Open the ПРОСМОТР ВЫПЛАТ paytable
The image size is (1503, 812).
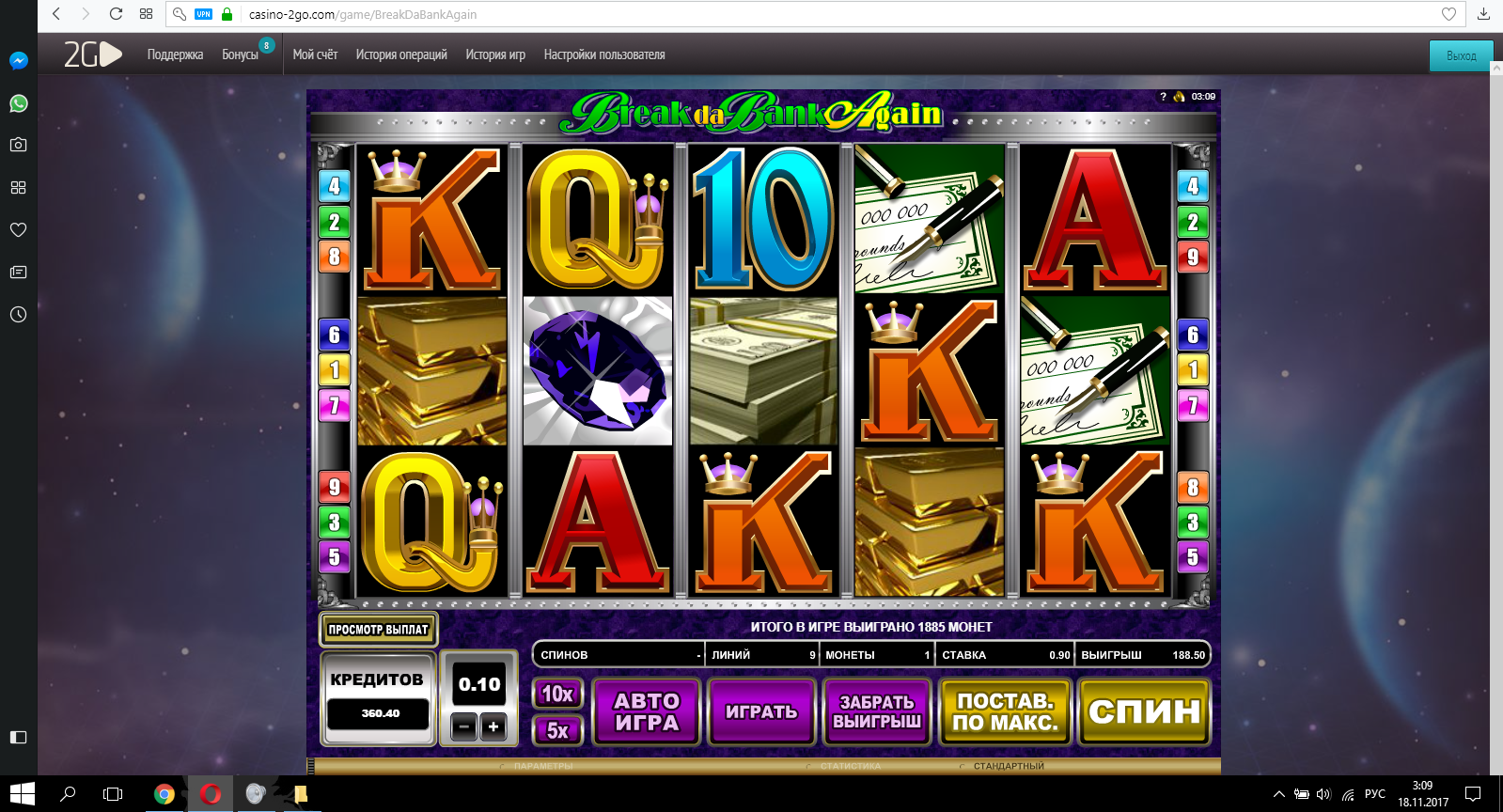point(378,630)
